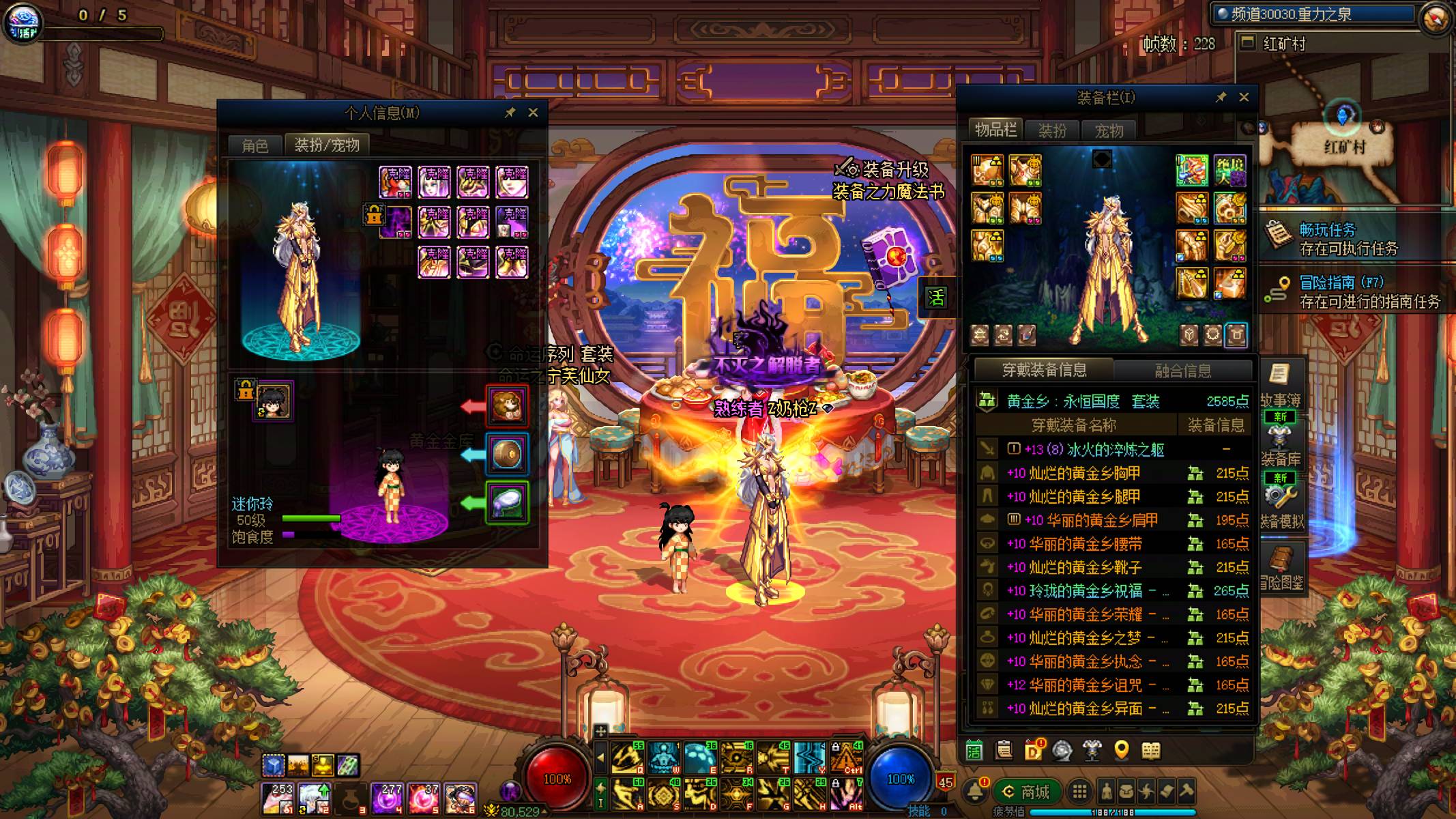Close the 个人信息 window
The width and height of the screenshot is (1456, 819).
533,113
